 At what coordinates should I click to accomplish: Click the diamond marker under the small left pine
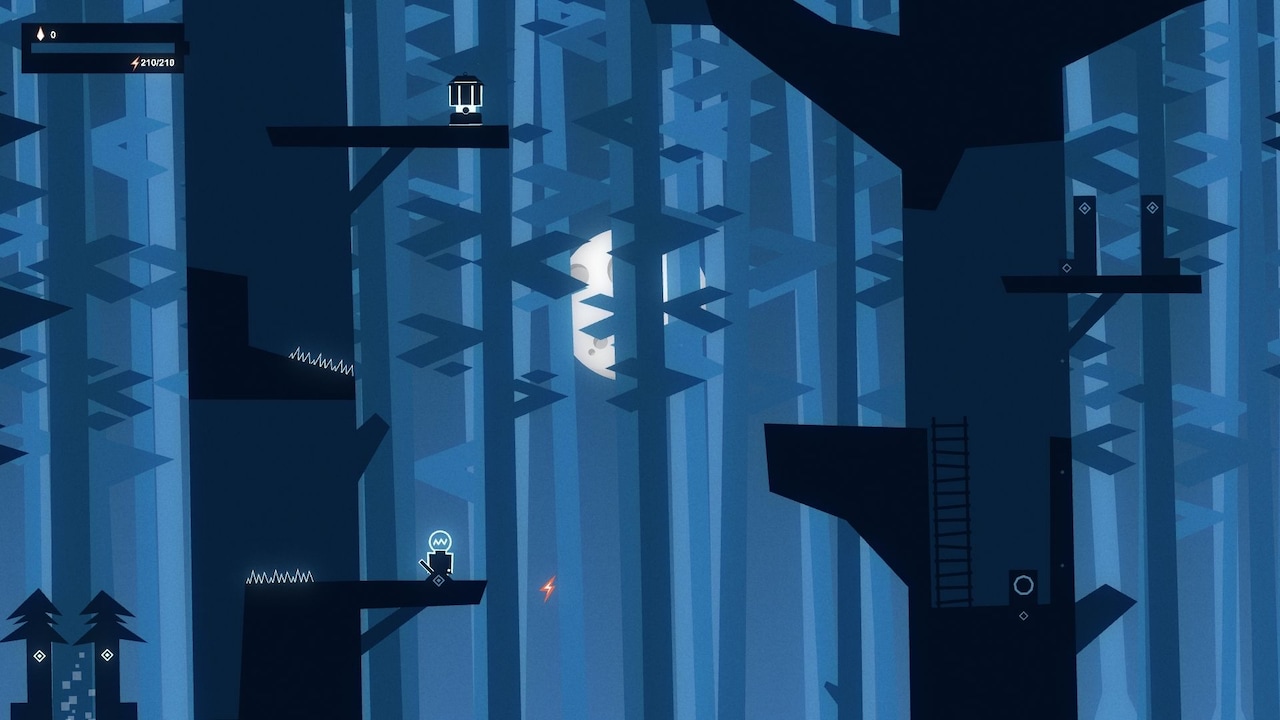tap(39, 654)
